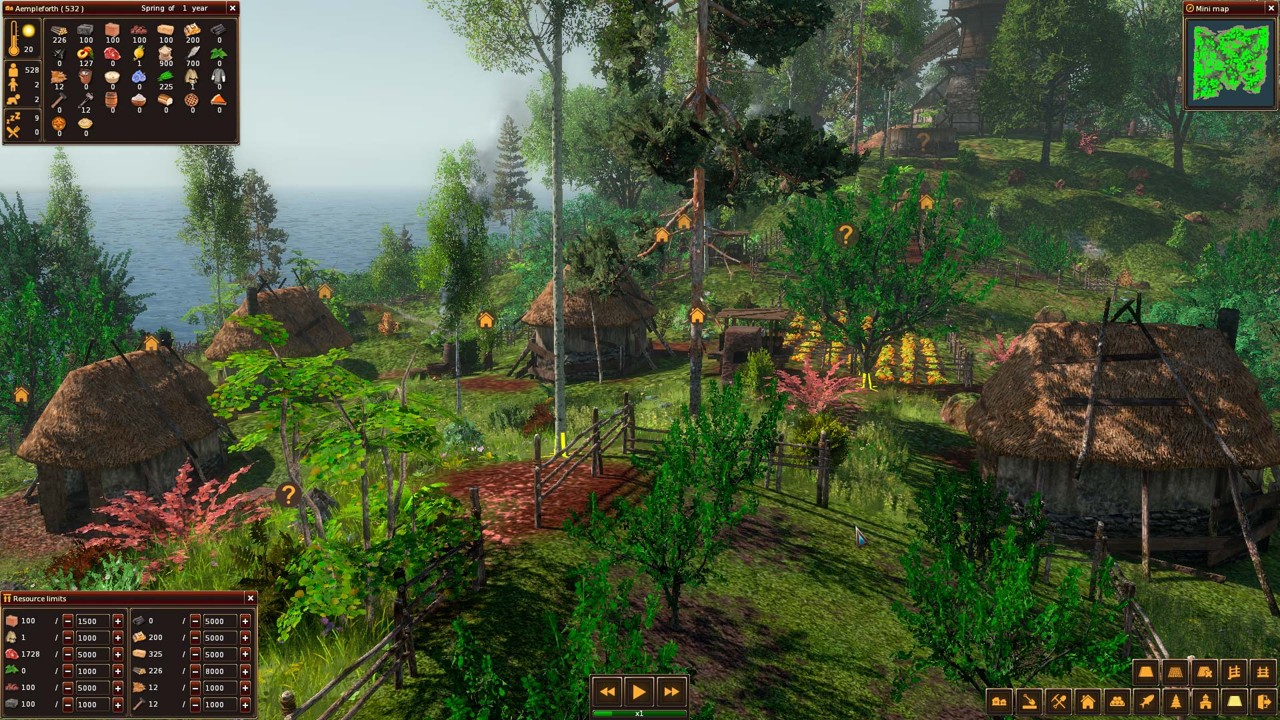Click the exit door toolbar icon
The width and height of the screenshot is (1280, 720).
click(x=1263, y=702)
